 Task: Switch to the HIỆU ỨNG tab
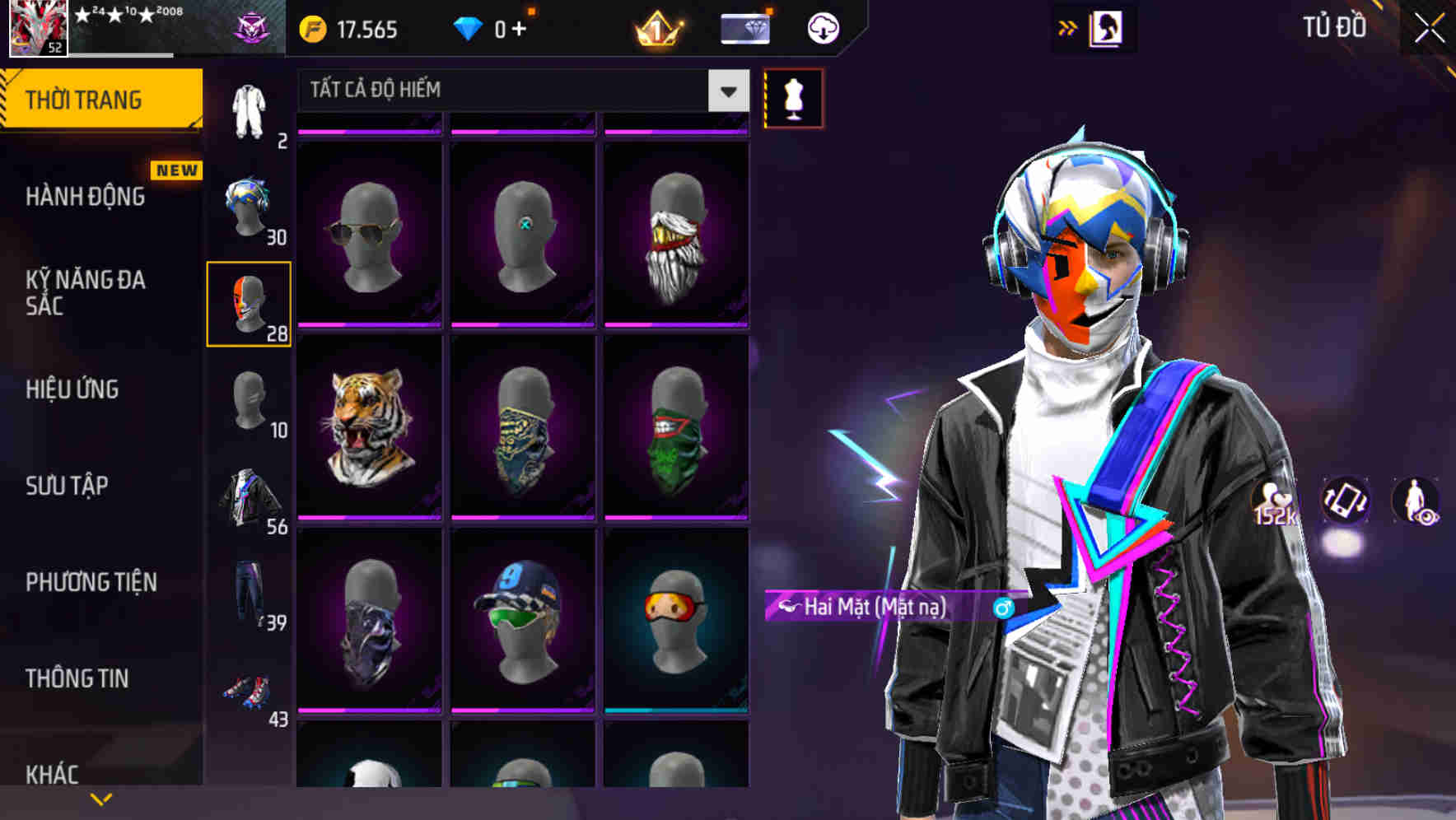tap(74, 389)
